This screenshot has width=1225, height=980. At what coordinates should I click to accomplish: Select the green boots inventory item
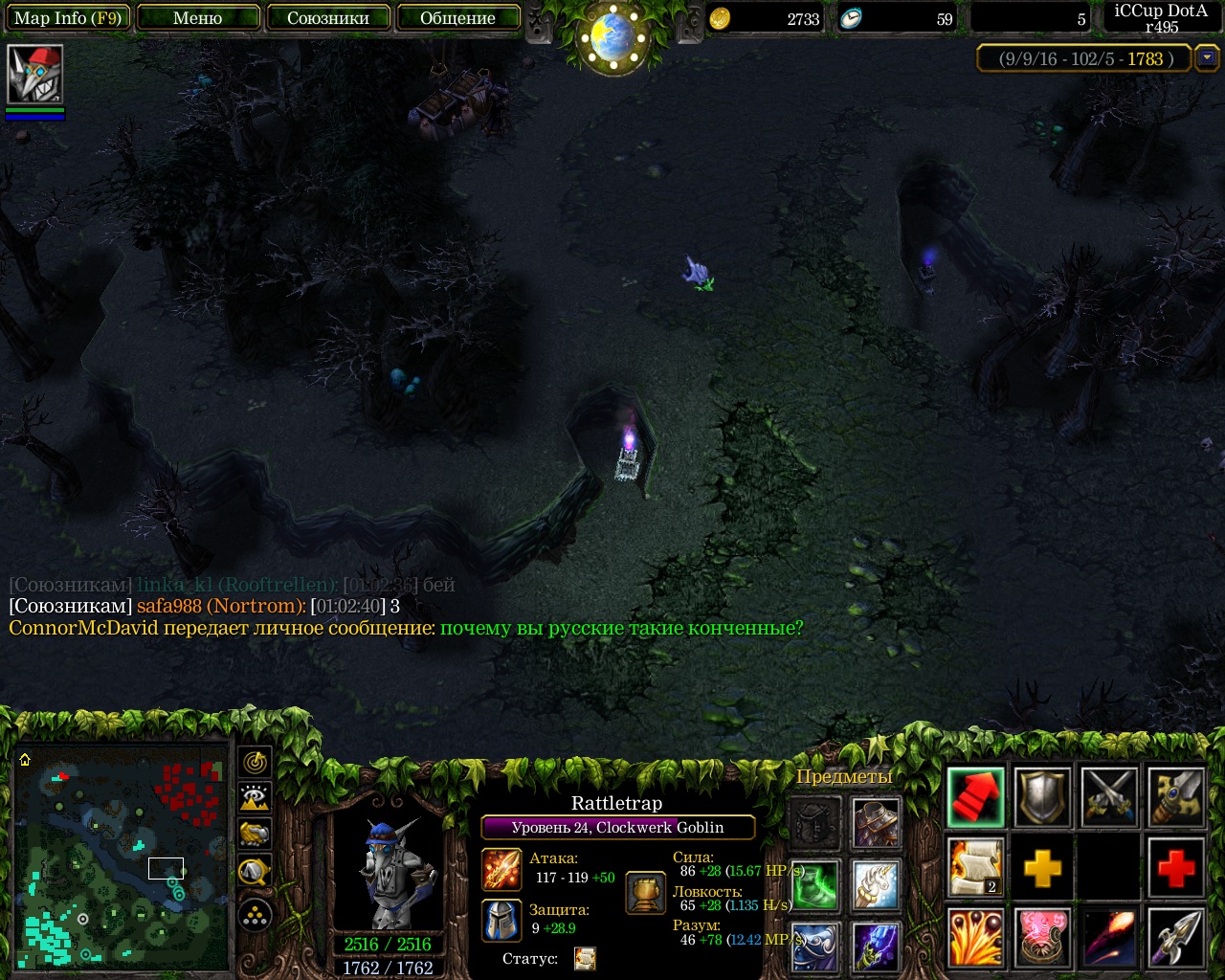815,884
